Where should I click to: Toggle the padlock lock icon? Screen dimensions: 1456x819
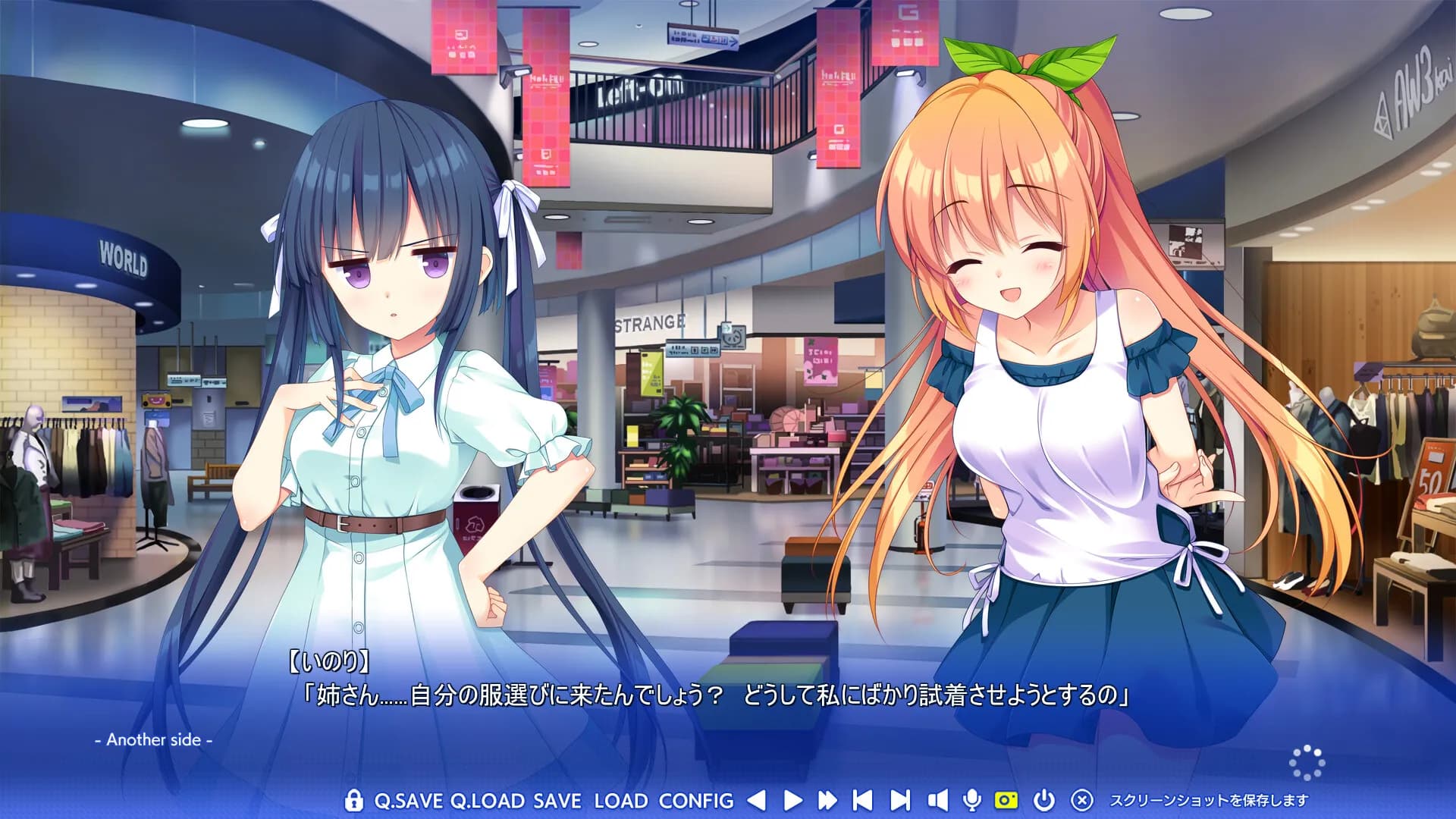click(353, 800)
